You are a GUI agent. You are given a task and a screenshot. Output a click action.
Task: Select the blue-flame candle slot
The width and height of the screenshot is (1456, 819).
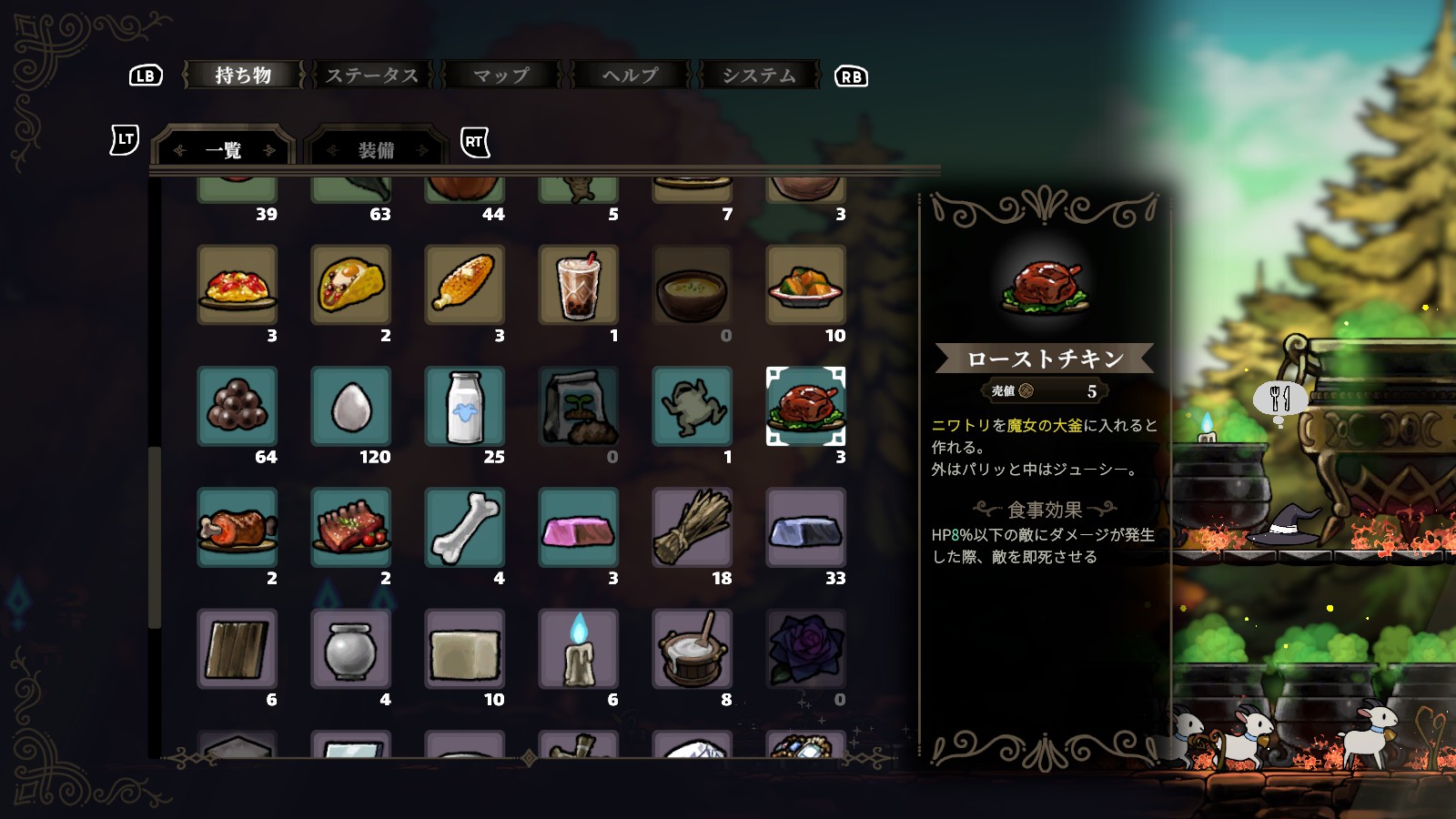578,649
